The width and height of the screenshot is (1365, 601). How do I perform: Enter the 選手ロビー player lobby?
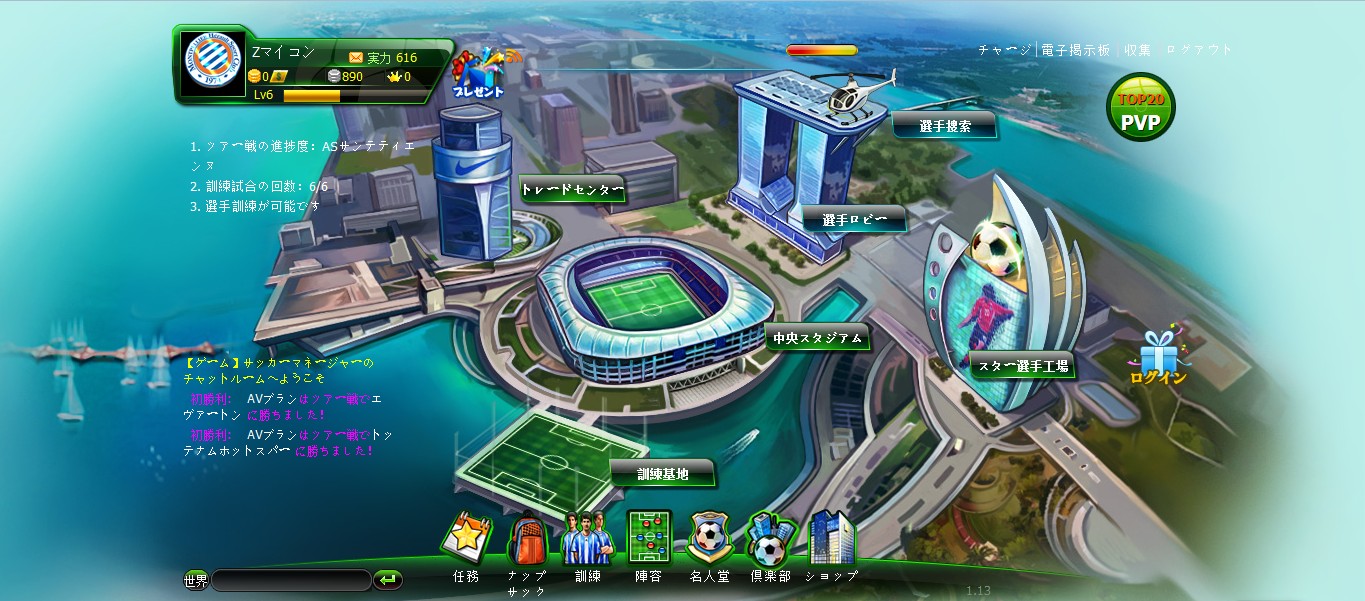click(x=854, y=219)
